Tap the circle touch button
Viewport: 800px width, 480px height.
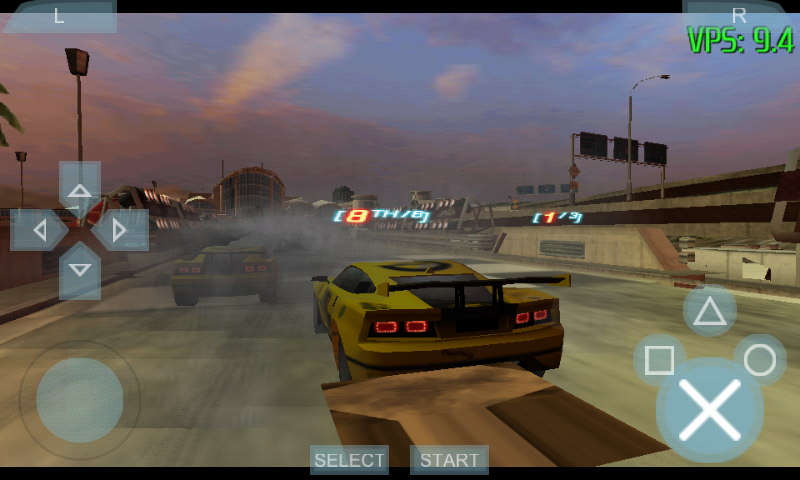pyautogui.click(x=760, y=360)
